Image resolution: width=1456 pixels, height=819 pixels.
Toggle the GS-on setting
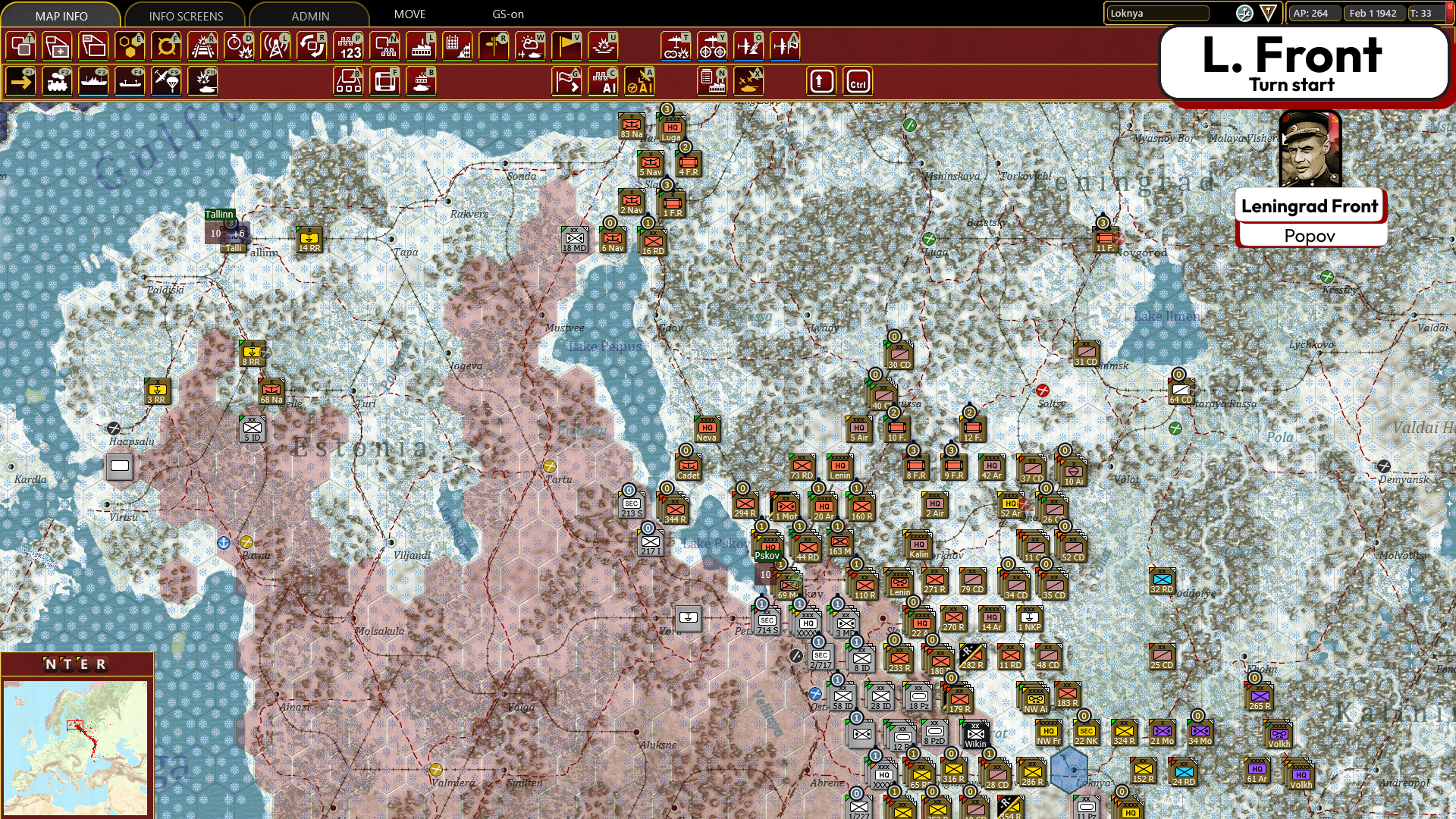pos(507,14)
